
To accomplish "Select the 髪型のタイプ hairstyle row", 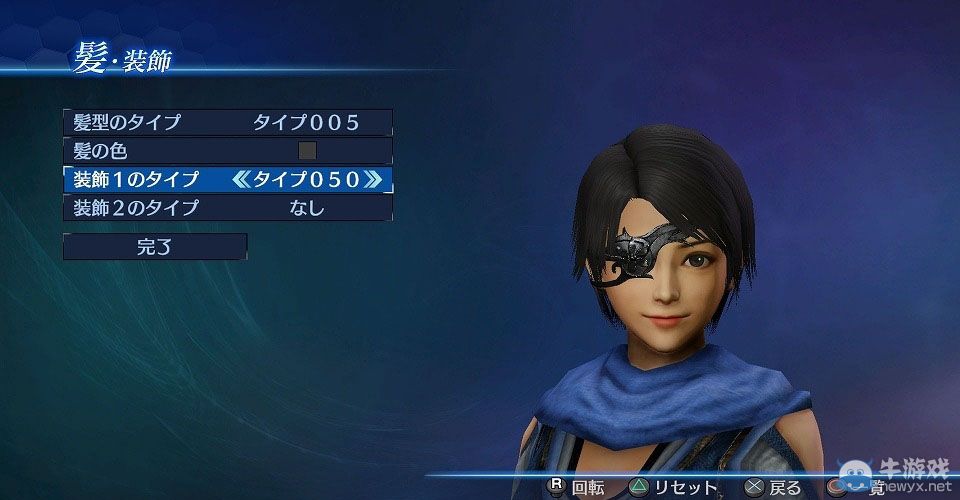I will click(x=227, y=122).
